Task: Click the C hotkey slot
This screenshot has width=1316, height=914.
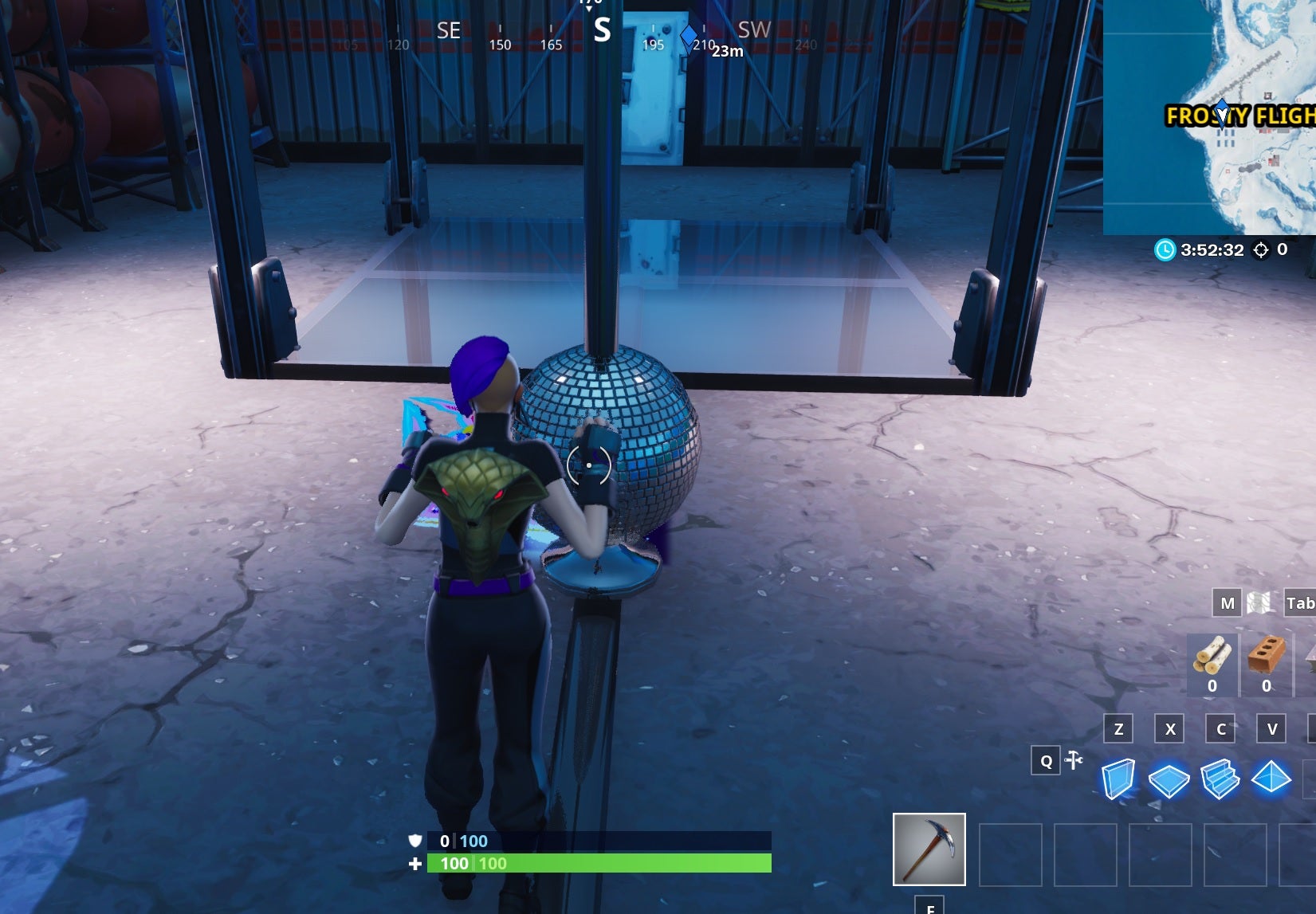Action: click(1220, 728)
